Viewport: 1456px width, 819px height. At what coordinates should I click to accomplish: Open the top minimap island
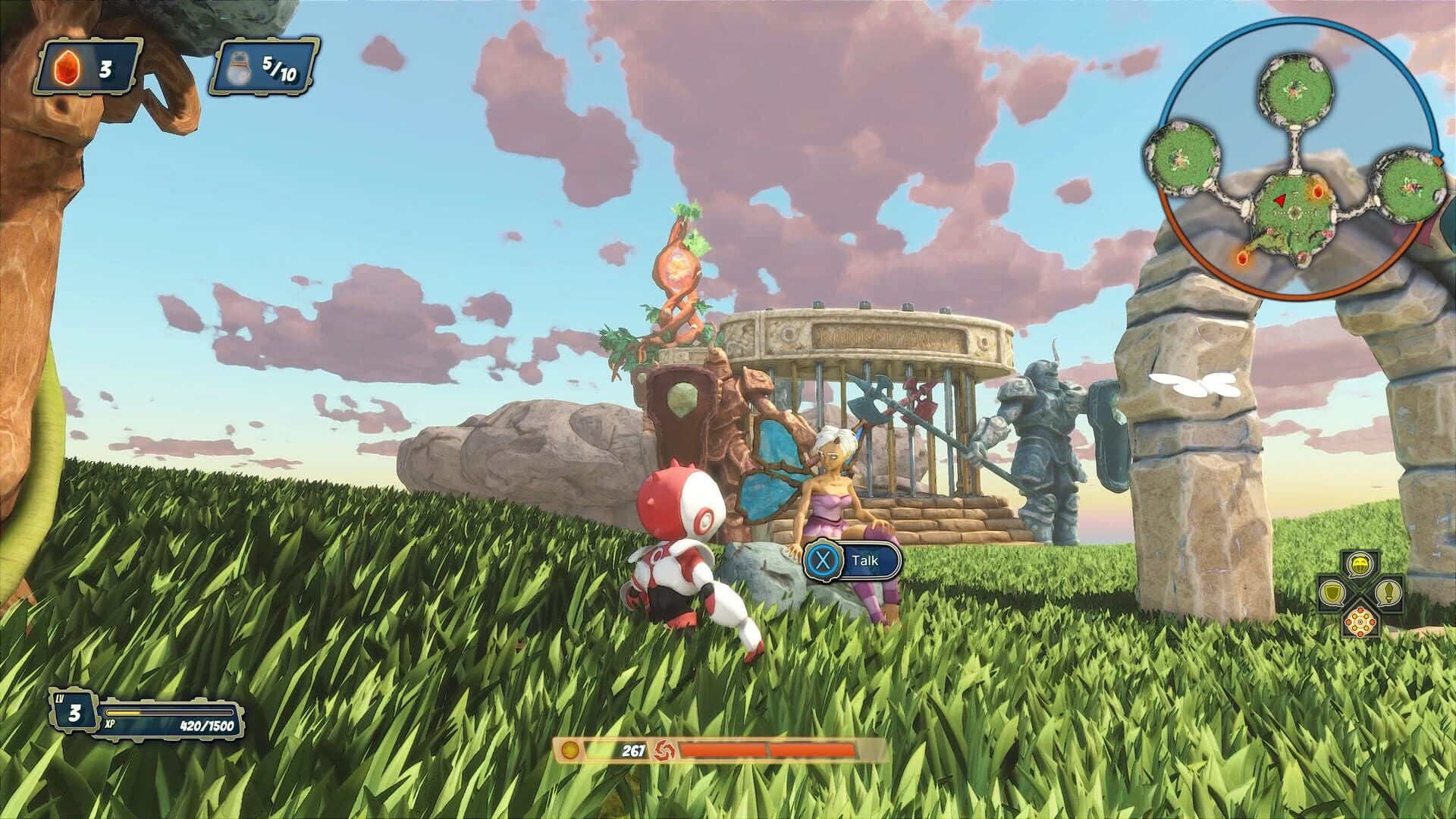1295,89
